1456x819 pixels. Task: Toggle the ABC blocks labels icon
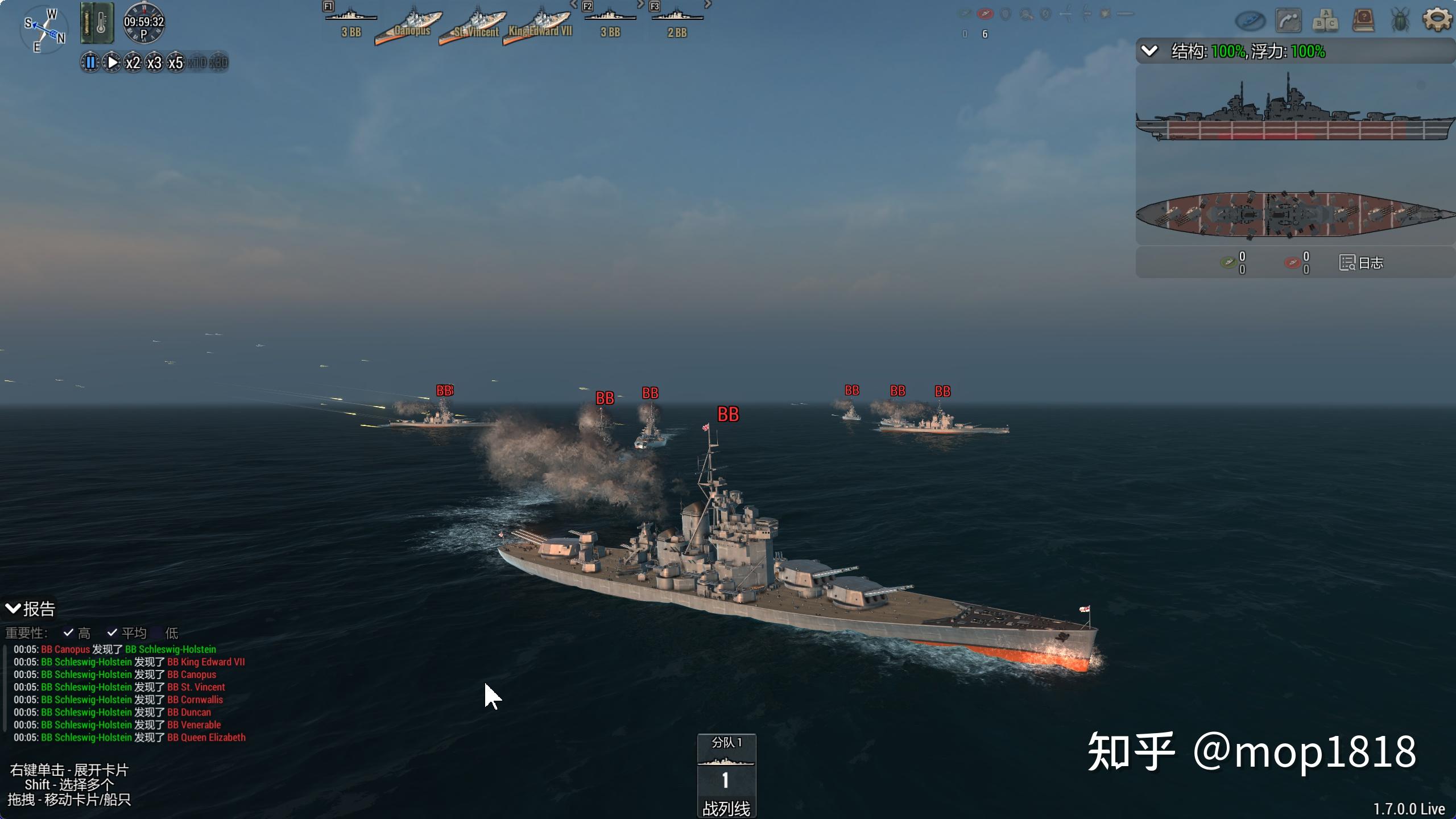click(1326, 21)
